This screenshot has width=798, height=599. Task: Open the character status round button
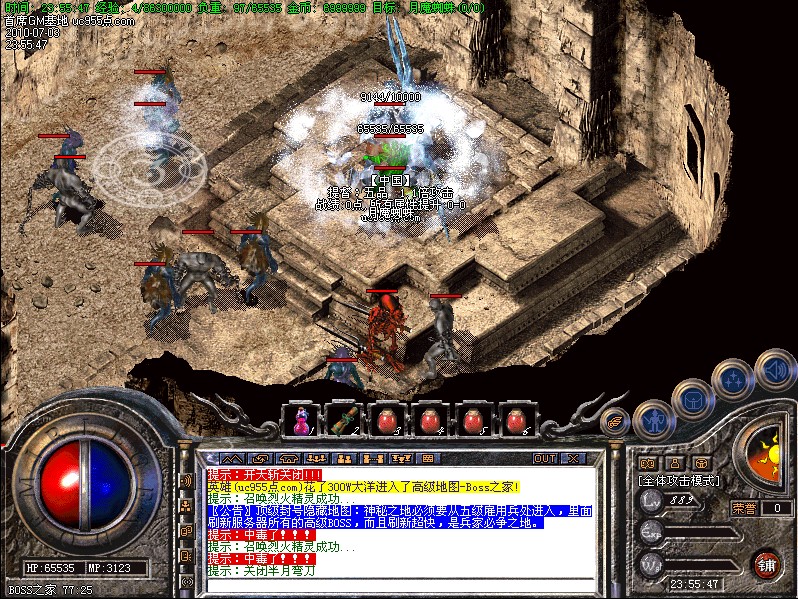tap(653, 419)
